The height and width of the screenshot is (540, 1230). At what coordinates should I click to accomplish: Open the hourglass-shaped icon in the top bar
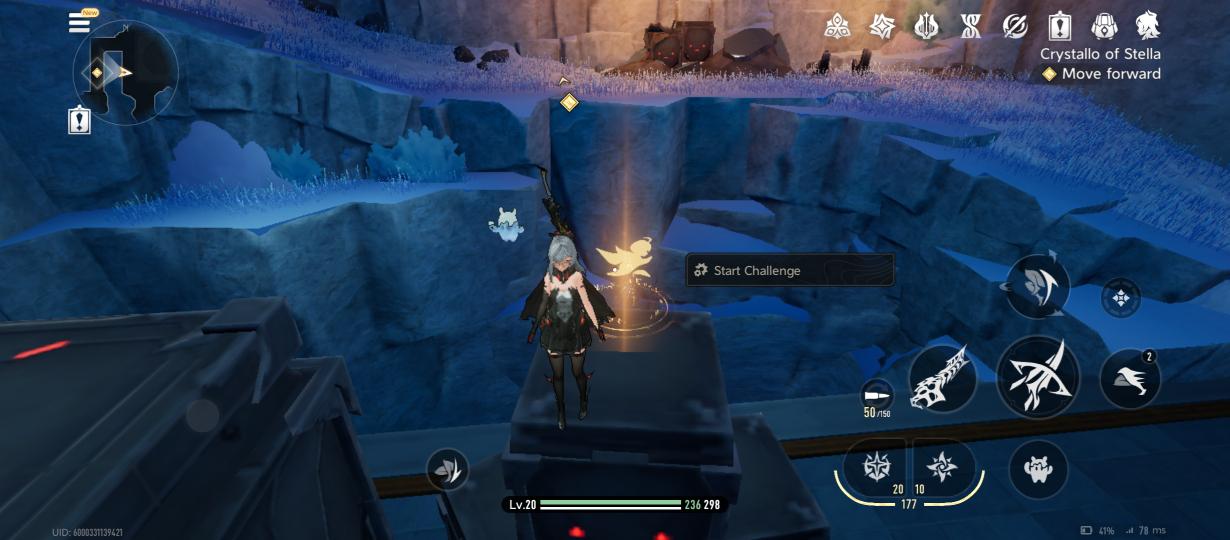(971, 27)
